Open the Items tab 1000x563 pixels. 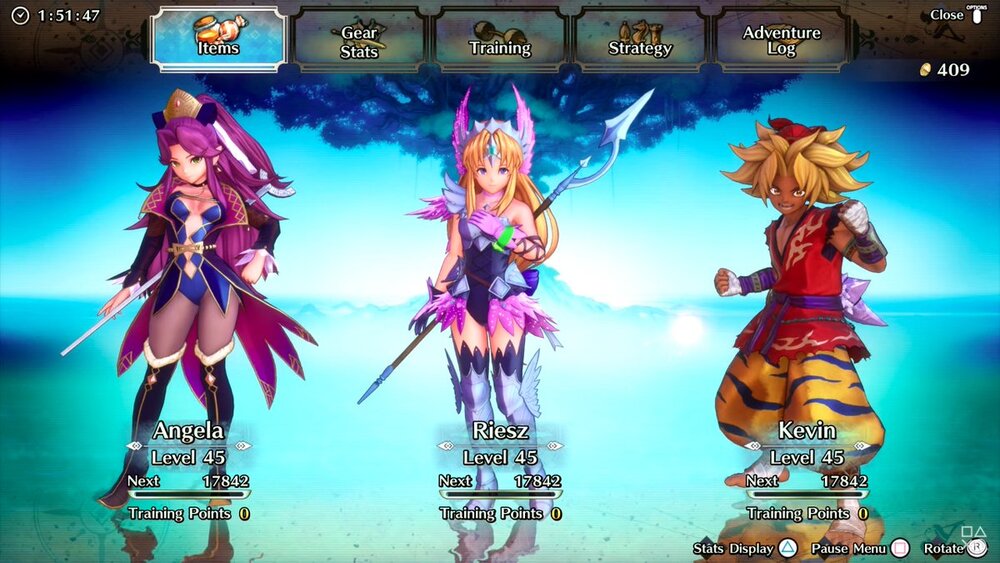[x=219, y=39]
